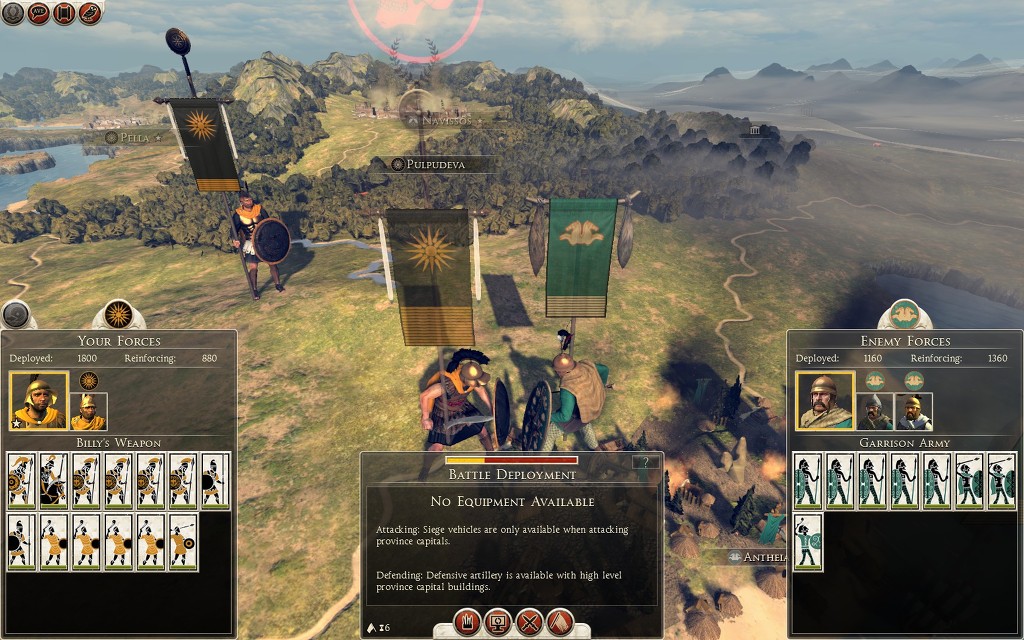This screenshot has height=640, width=1024.
Task: Open the AVE speech bubble chat icon
Action: click(39, 14)
